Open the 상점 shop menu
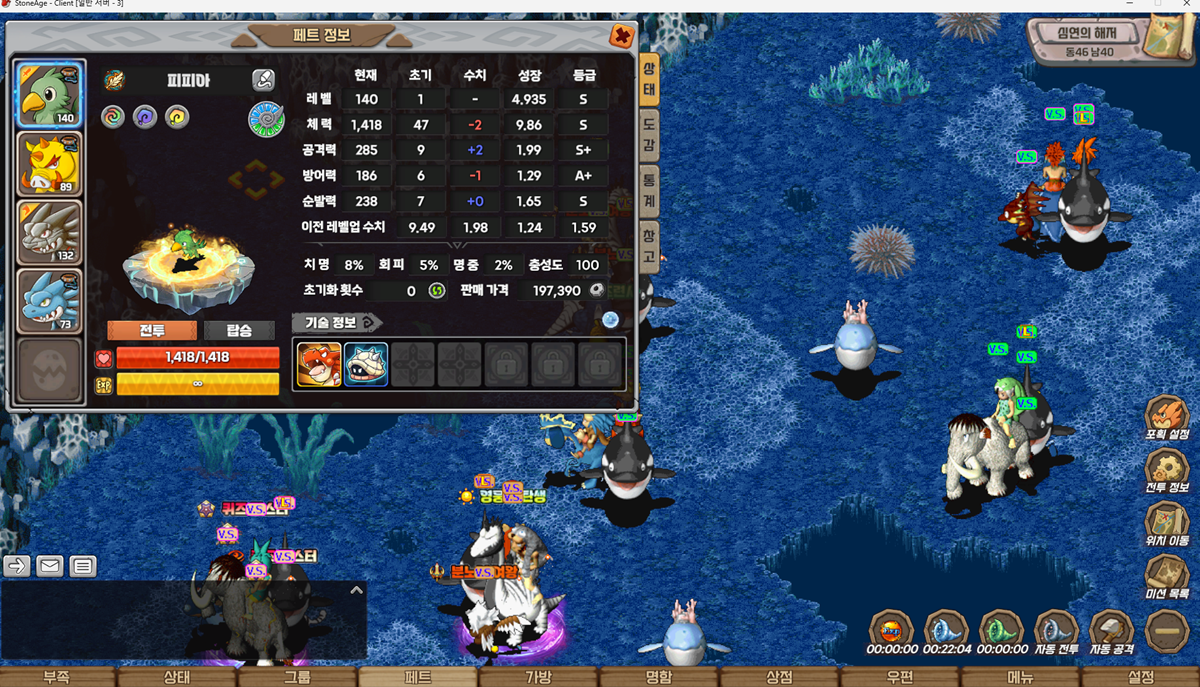This screenshot has height=687, width=1200. (x=779, y=677)
